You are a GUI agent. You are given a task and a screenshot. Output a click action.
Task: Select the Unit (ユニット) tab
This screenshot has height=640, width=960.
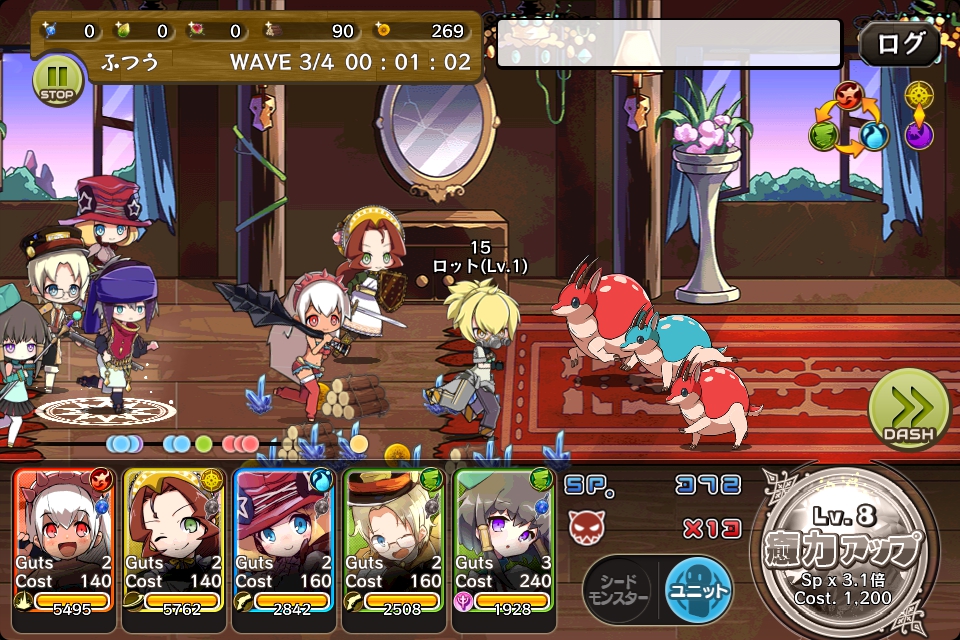pyautogui.click(x=698, y=590)
